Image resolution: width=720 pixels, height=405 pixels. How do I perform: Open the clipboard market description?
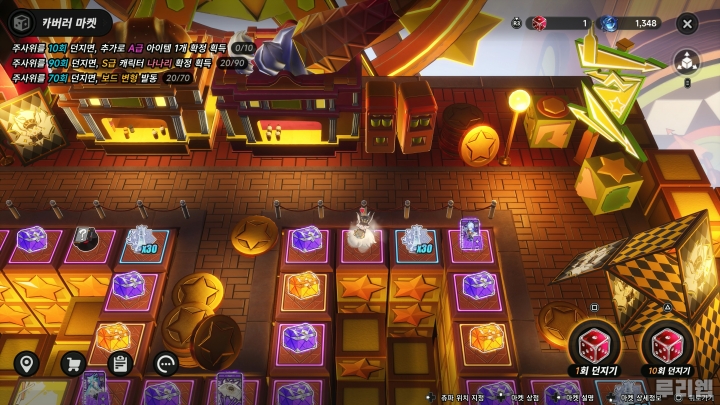(120, 363)
